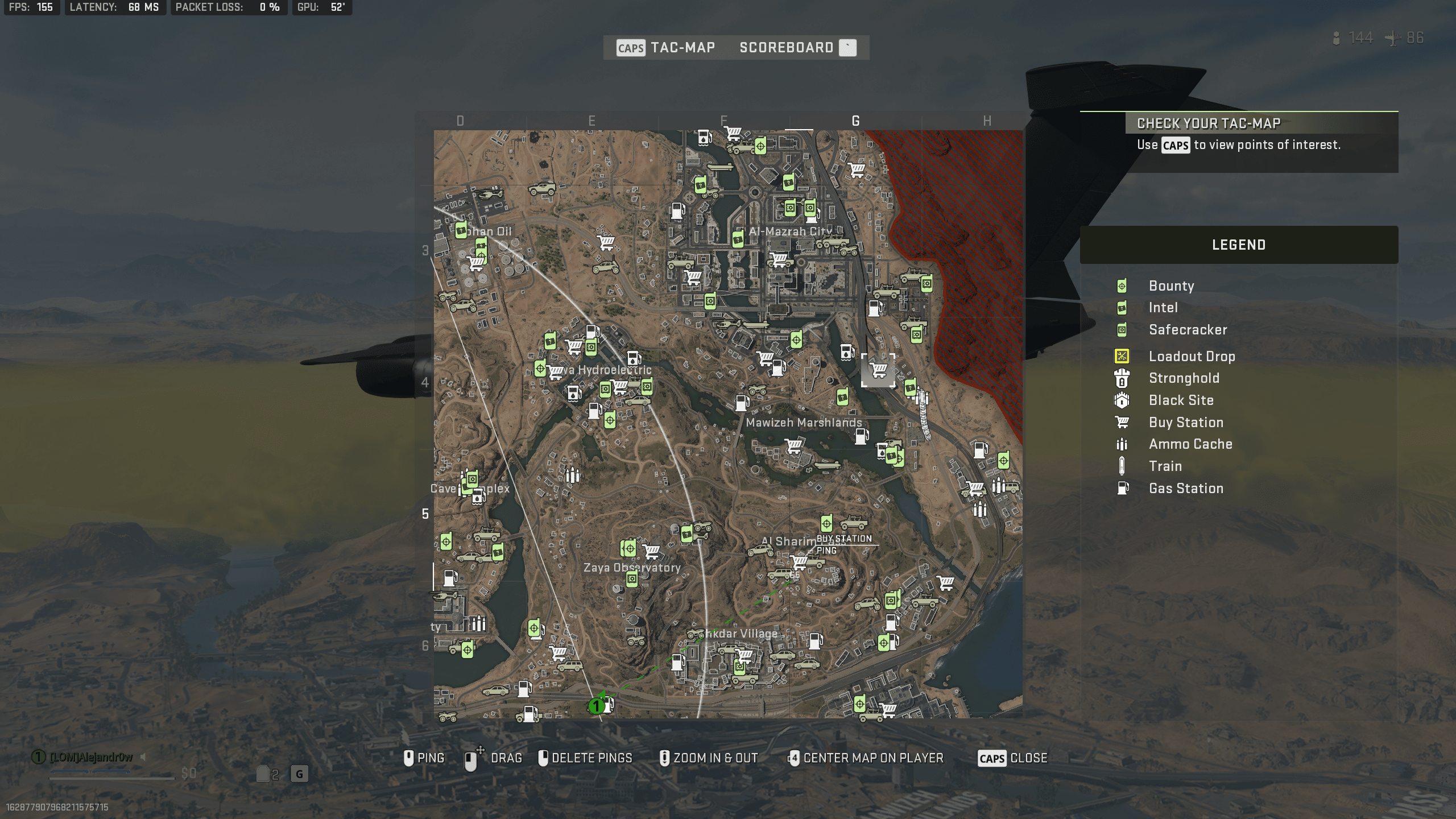
Task: Click the green player marker 1 on the map
Action: 597,706
